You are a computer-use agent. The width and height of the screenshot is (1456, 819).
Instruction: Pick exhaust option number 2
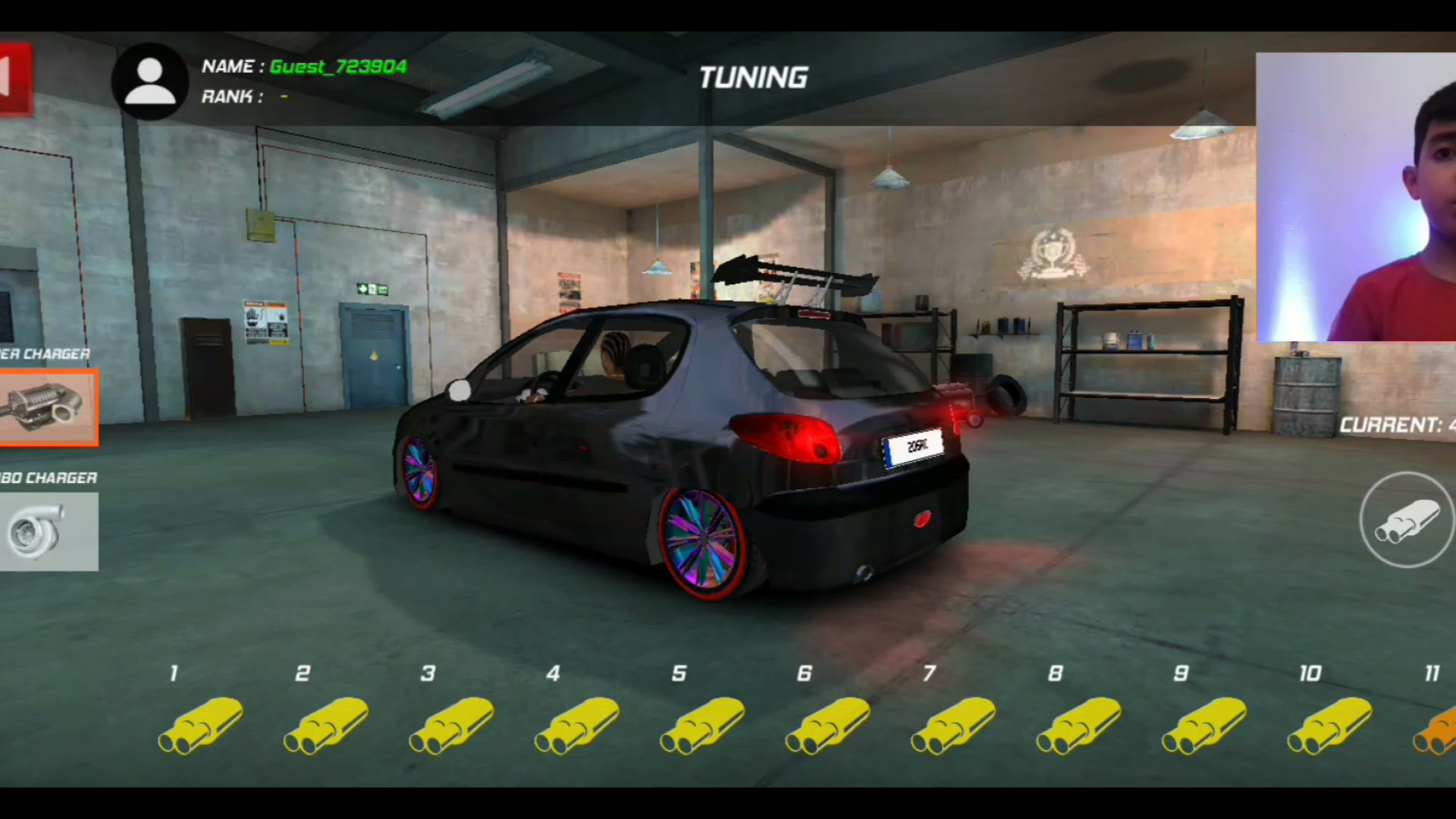click(x=326, y=725)
